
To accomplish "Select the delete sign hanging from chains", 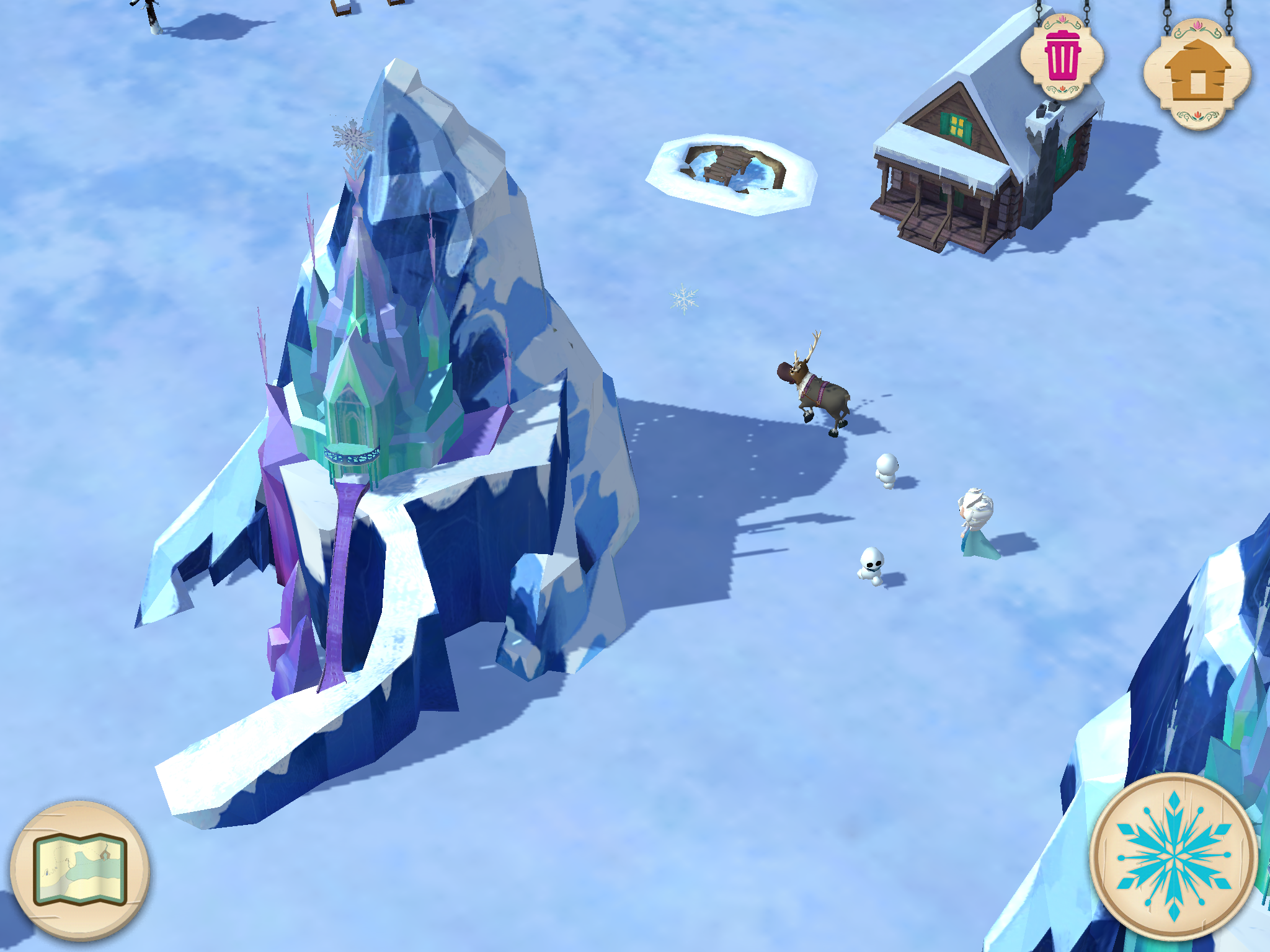I will (x=1062, y=57).
